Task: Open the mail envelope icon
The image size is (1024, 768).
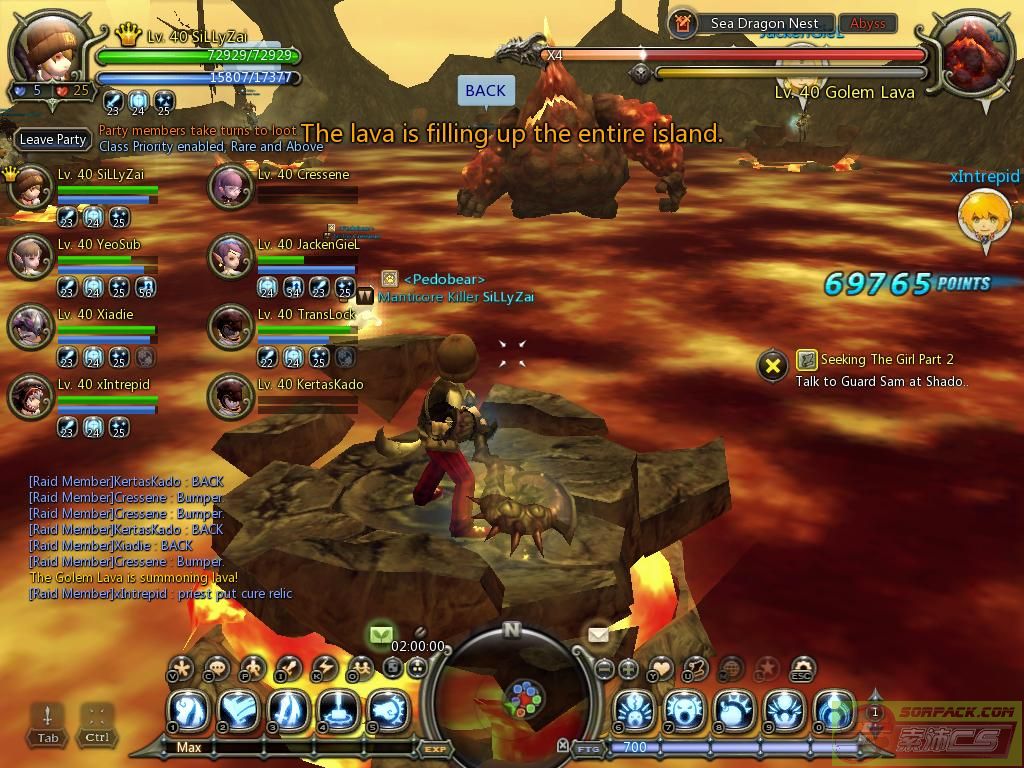Action: click(598, 635)
